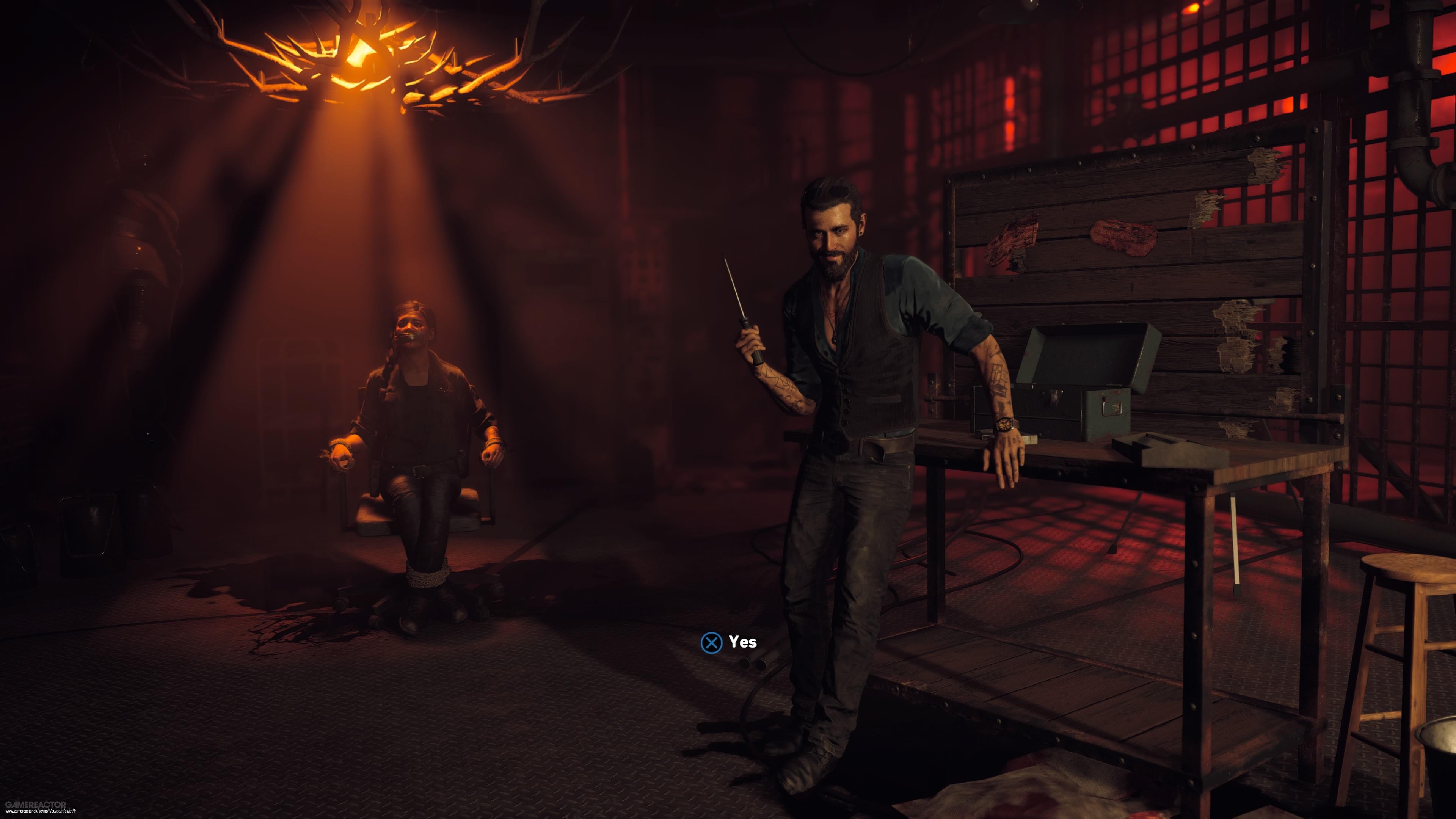This screenshot has height=819, width=1456.
Task: Choose the "Yes" dialogue response
Action: pos(729,642)
